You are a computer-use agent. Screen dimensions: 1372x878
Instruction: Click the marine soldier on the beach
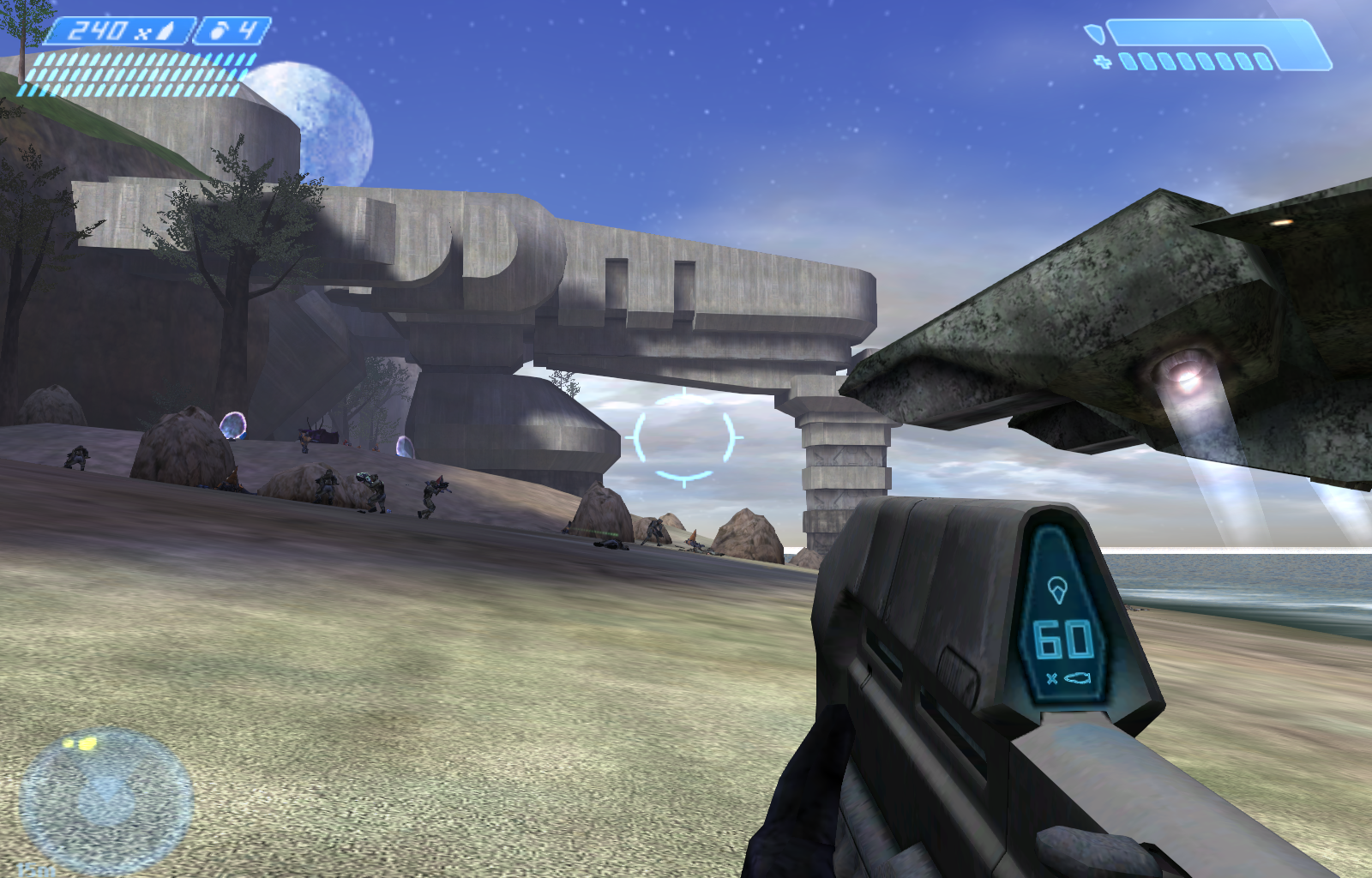click(433, 495)
